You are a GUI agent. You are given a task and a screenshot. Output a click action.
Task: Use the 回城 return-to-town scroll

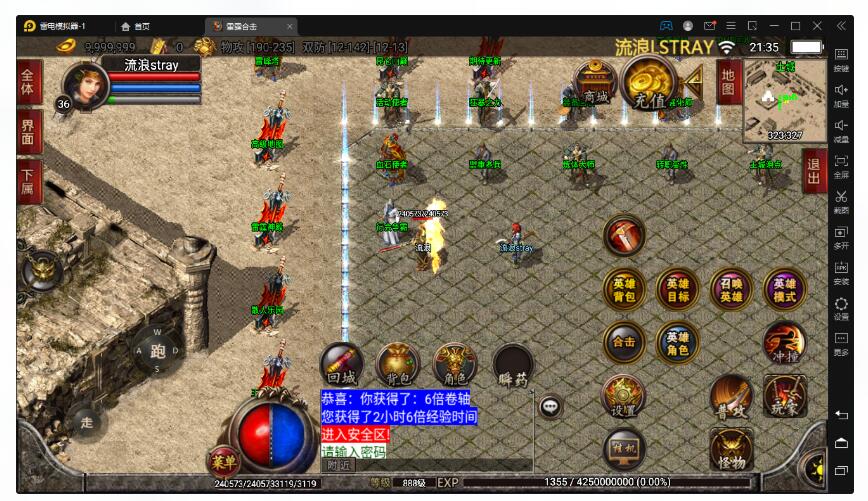343,366
